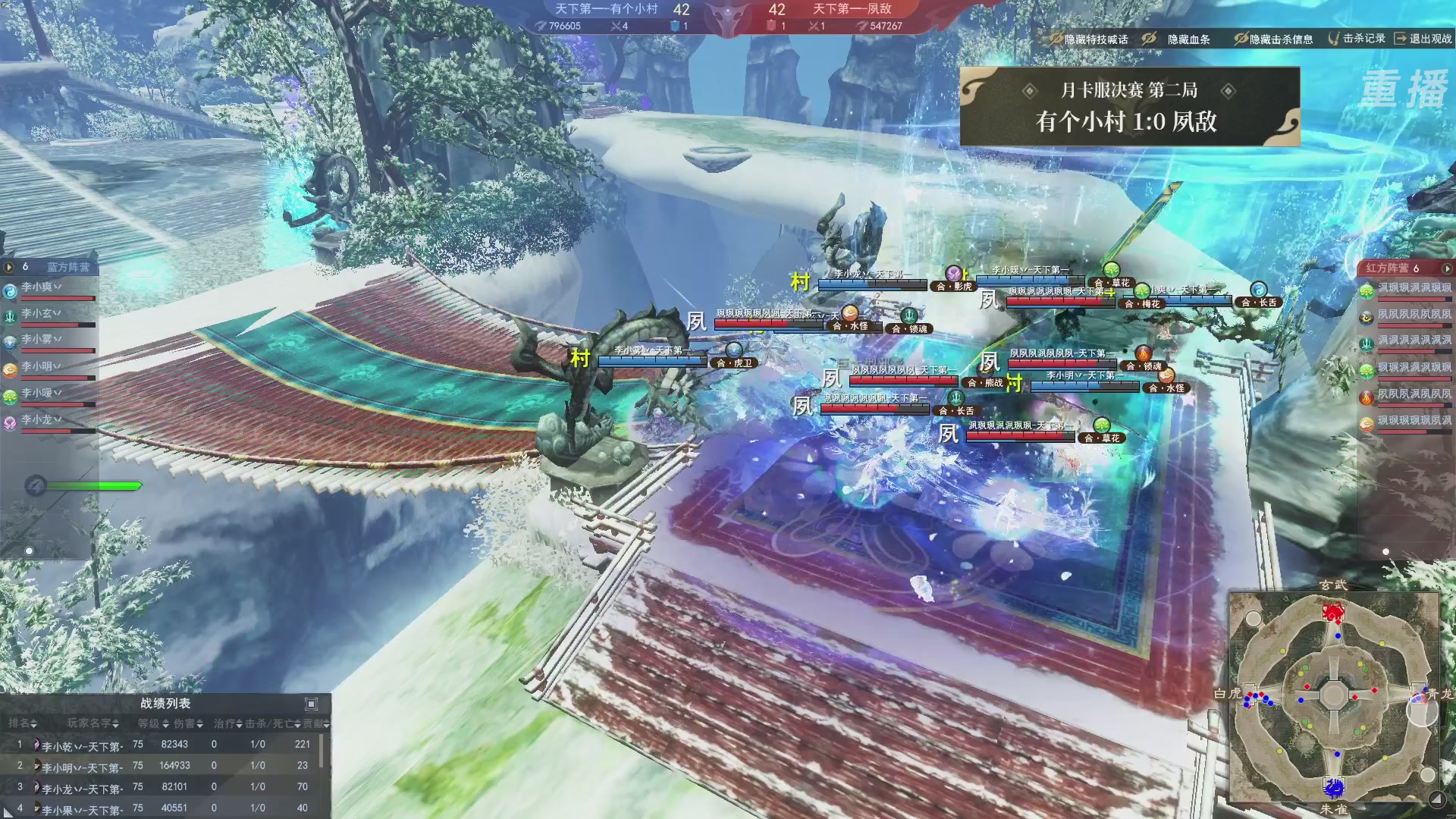Maximize the 战绩列表 scoreboard panel
The width and height of the screenshot is (1456, 819).
click(311, 704)
